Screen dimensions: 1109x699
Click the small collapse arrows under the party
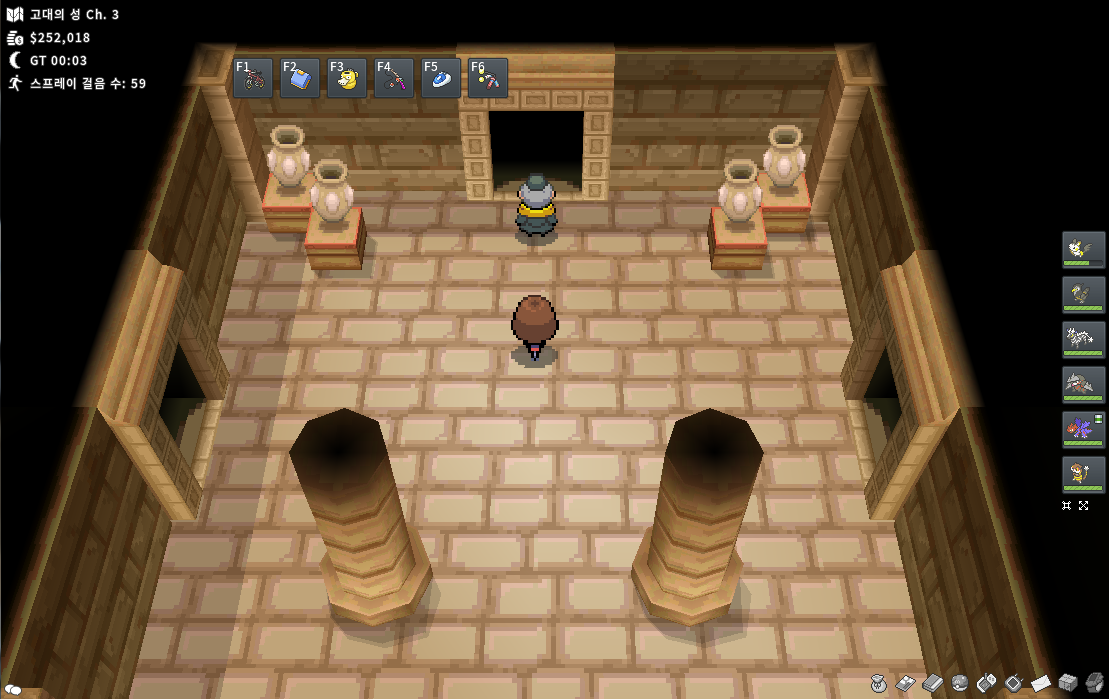[x=1067, y=506]
